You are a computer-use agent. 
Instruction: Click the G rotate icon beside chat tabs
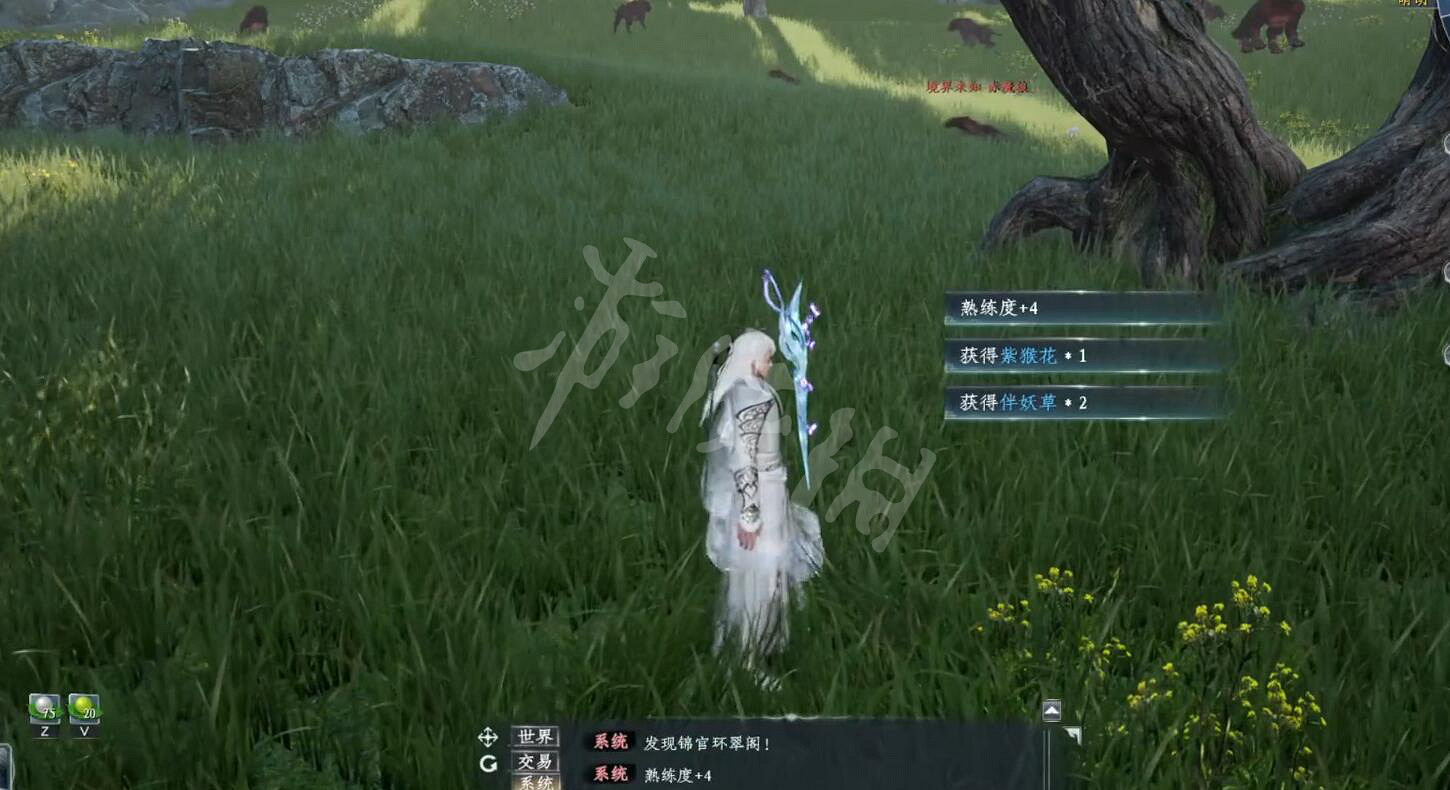pyautogui.click(x=487, y=765)
